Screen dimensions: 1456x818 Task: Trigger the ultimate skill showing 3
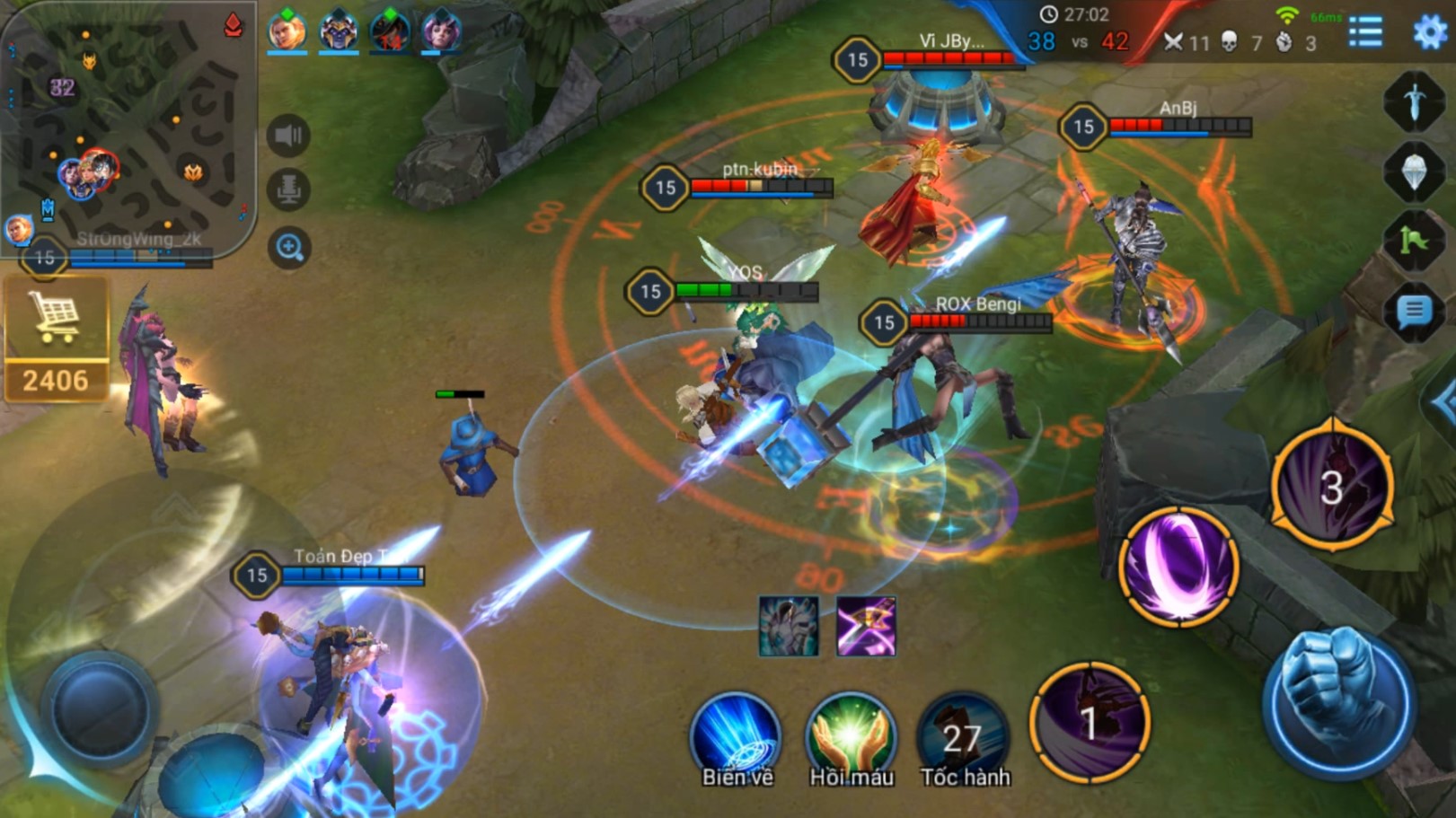click(1332, 486)
